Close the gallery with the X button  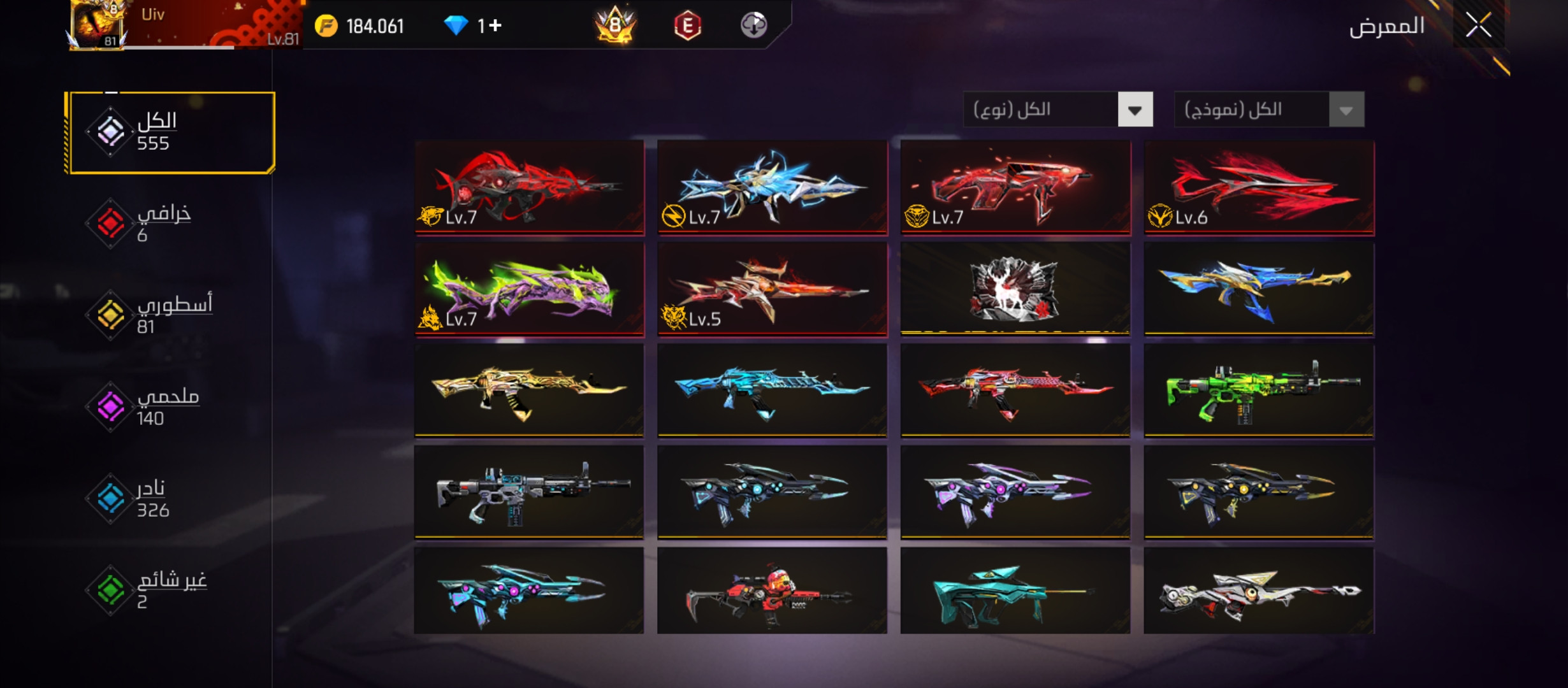point(1478,25)
